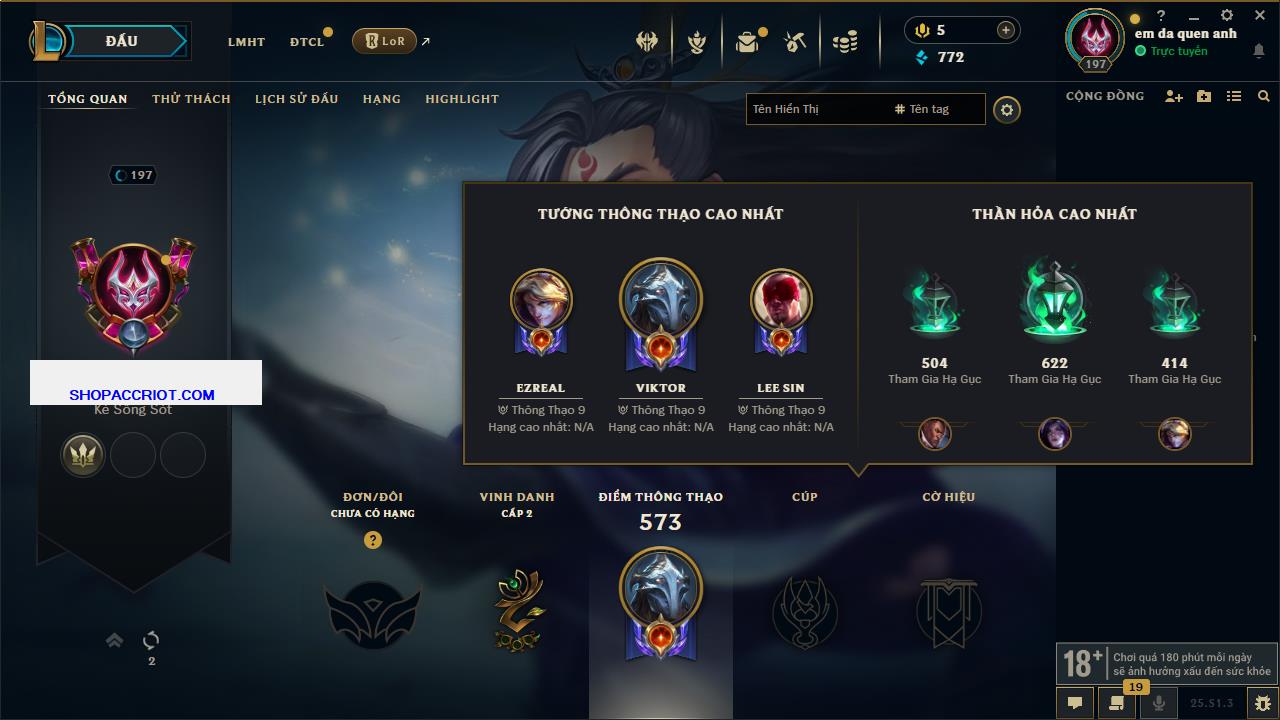
Task: Open profile settings gear beside search field
Action: click(1007, 109)
